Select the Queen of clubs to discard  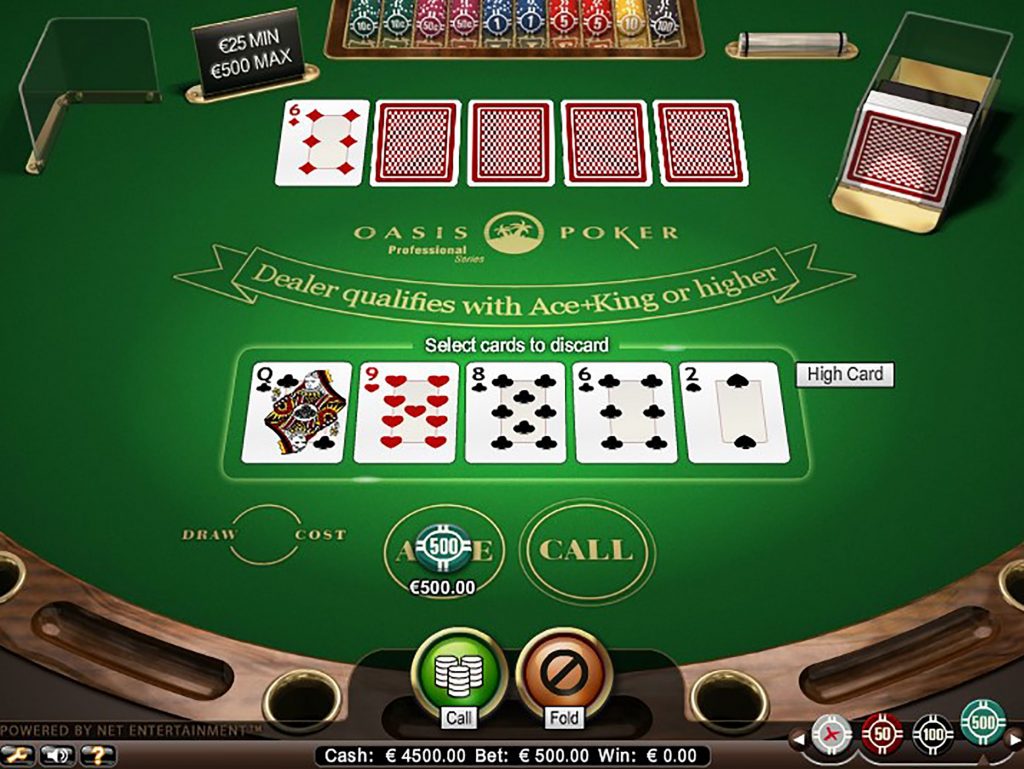(297, 413)
